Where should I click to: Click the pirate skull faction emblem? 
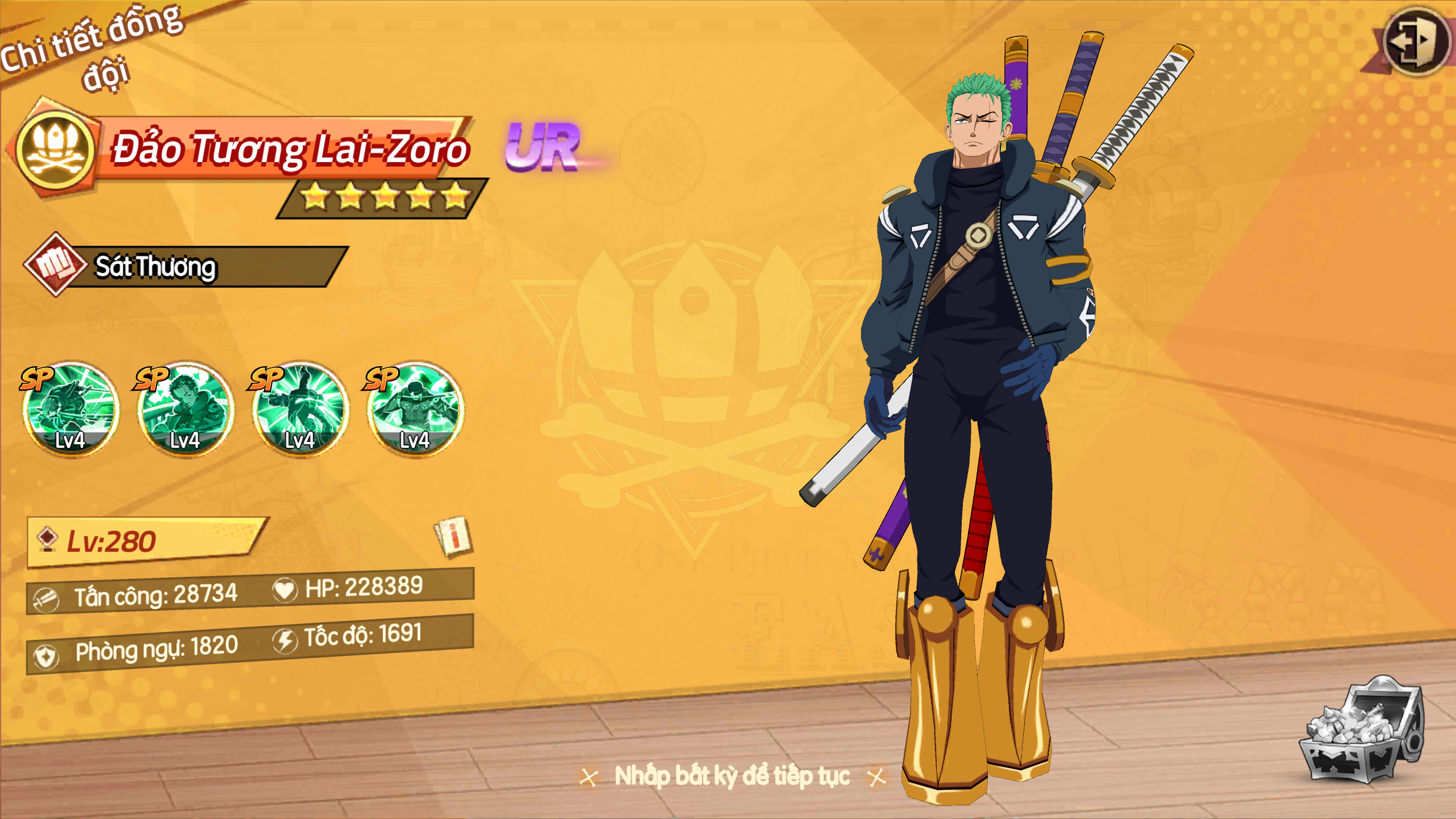click(x=55, y=148)
